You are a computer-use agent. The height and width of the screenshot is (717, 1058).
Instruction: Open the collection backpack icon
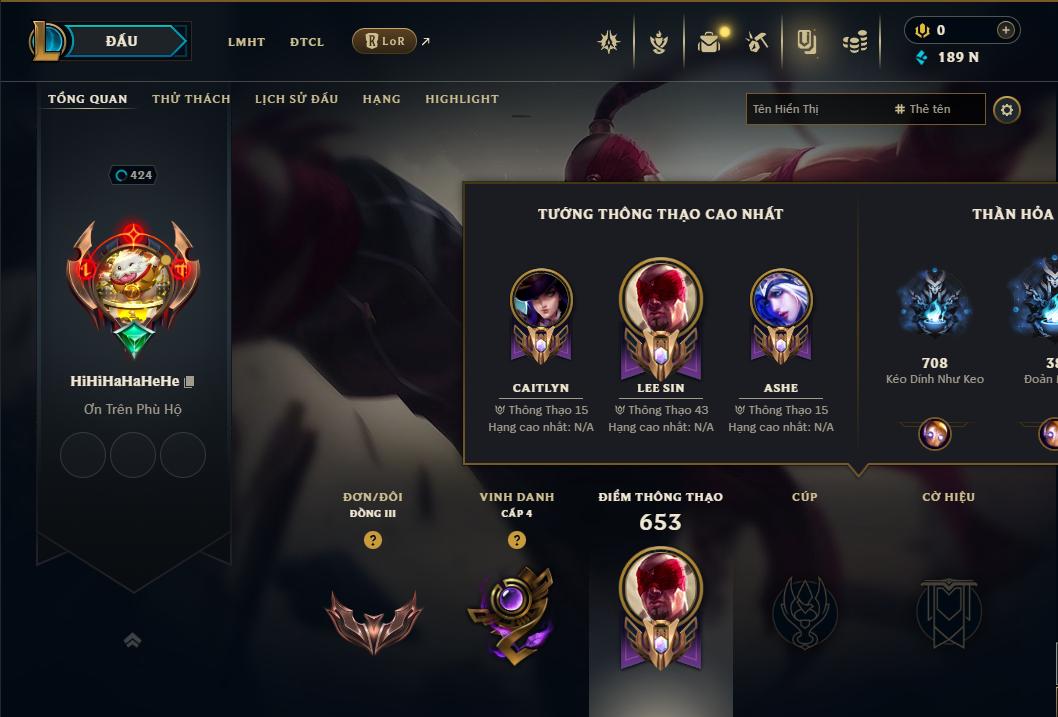pos(709,42)
